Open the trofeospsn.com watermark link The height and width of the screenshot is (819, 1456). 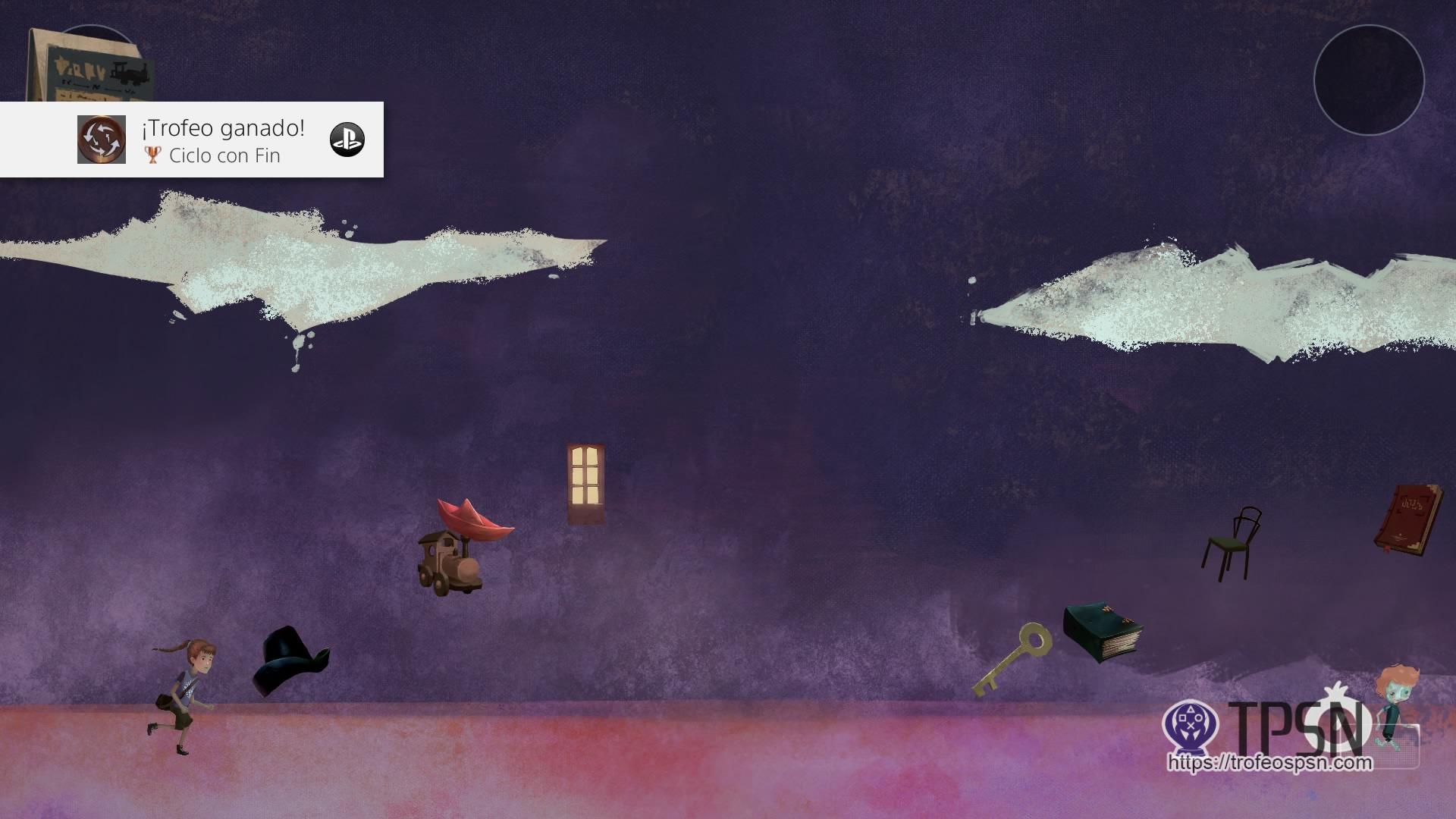[1269, 762]
